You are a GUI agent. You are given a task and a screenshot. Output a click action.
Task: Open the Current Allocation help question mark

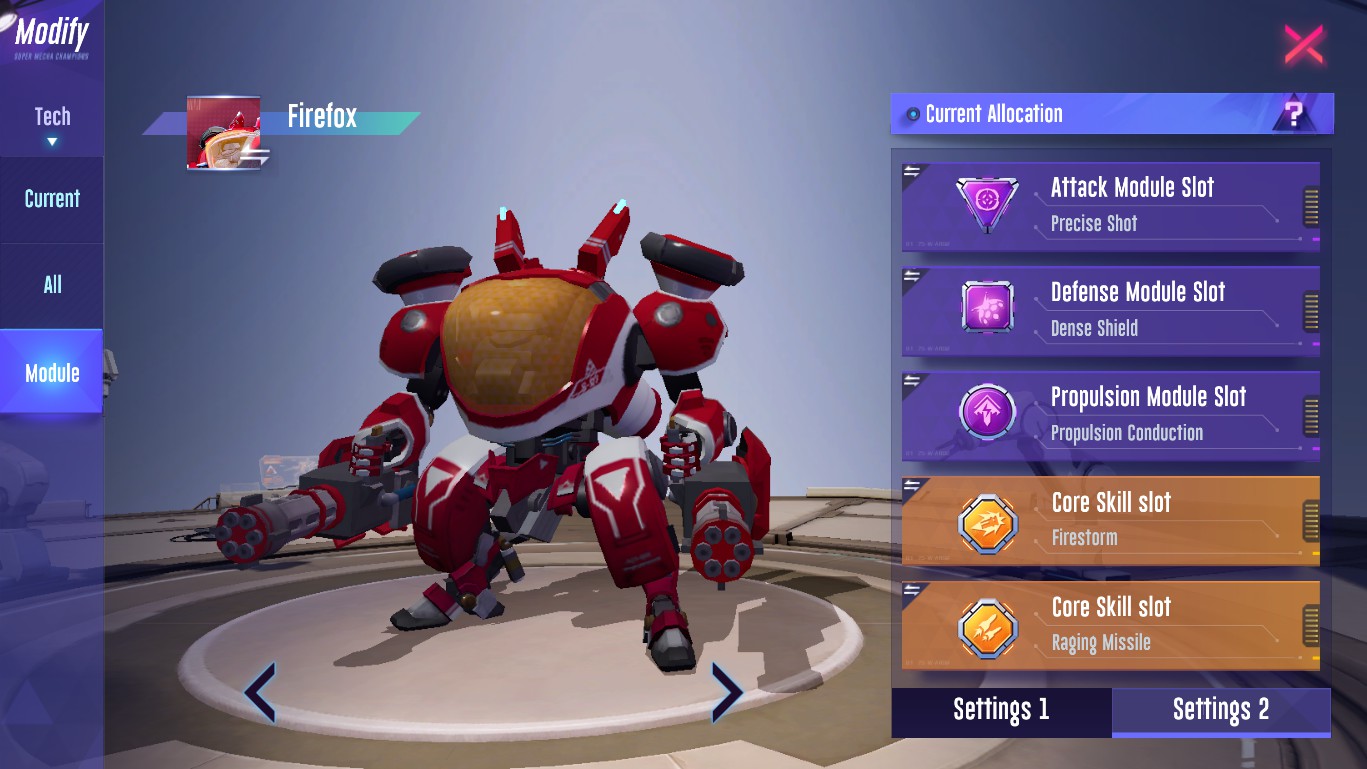tap(1294, 115)
